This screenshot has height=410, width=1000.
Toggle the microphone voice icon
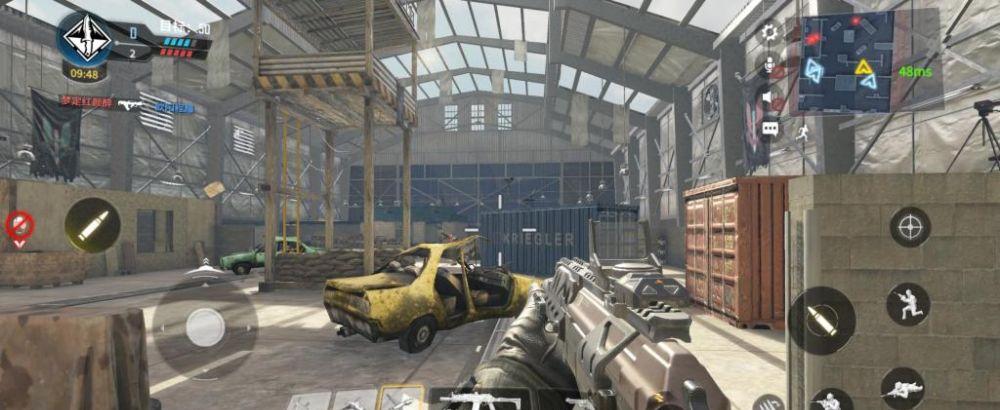(769, 65)
